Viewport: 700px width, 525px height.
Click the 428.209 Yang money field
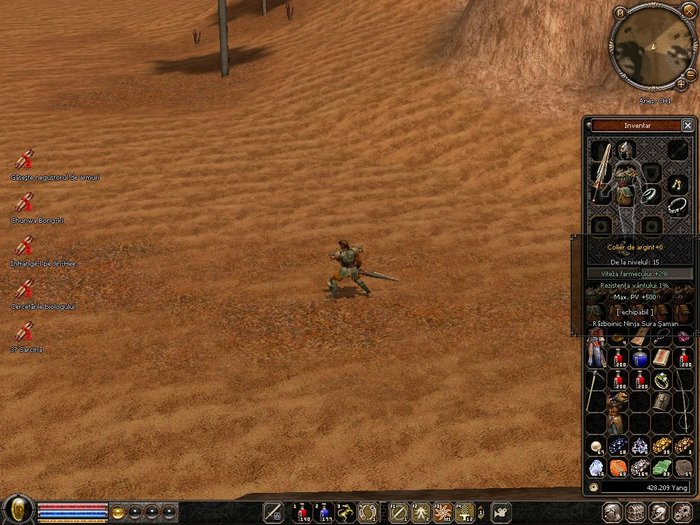pos(650,487)
